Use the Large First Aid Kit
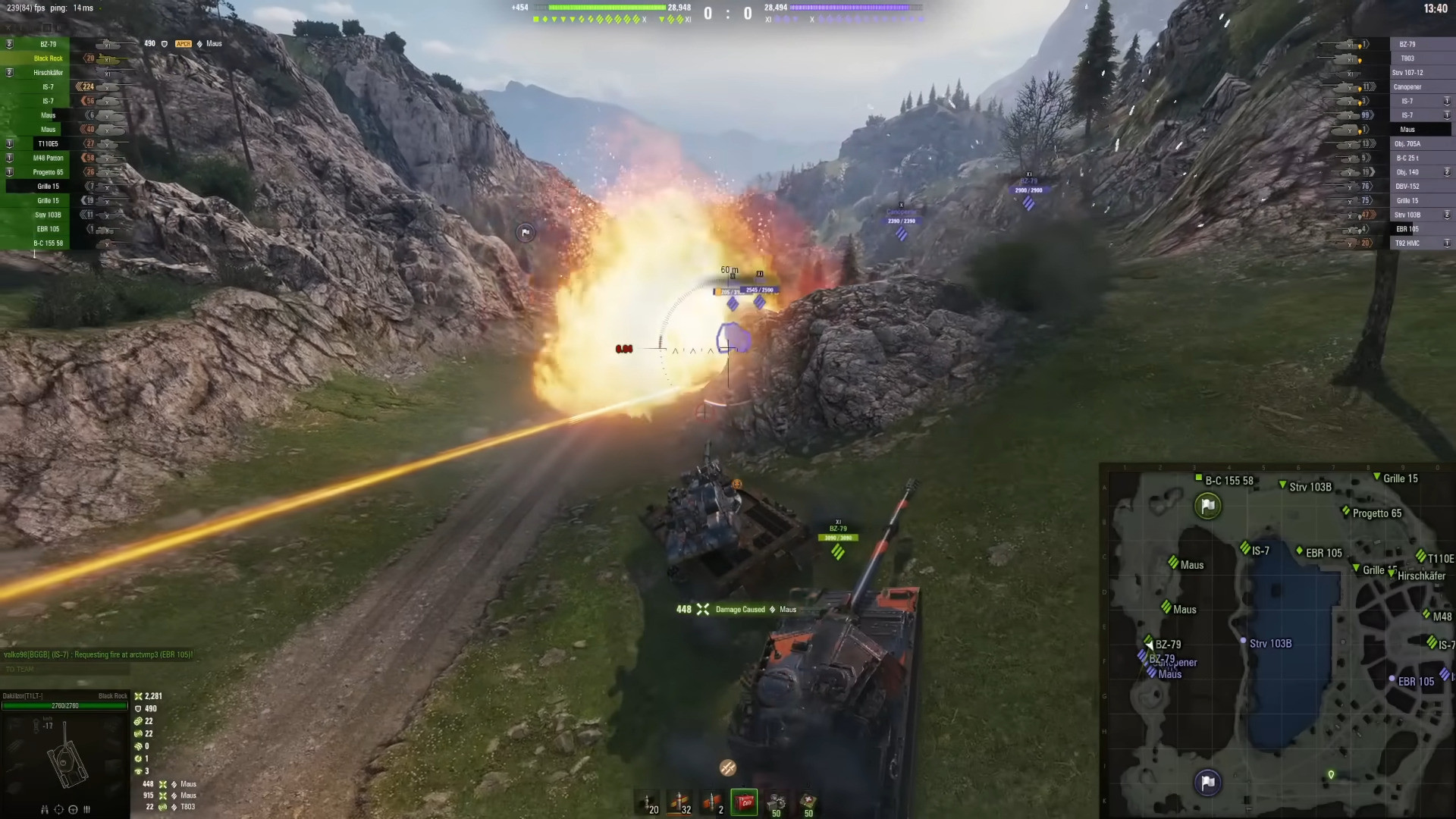 tap(808, 802)
